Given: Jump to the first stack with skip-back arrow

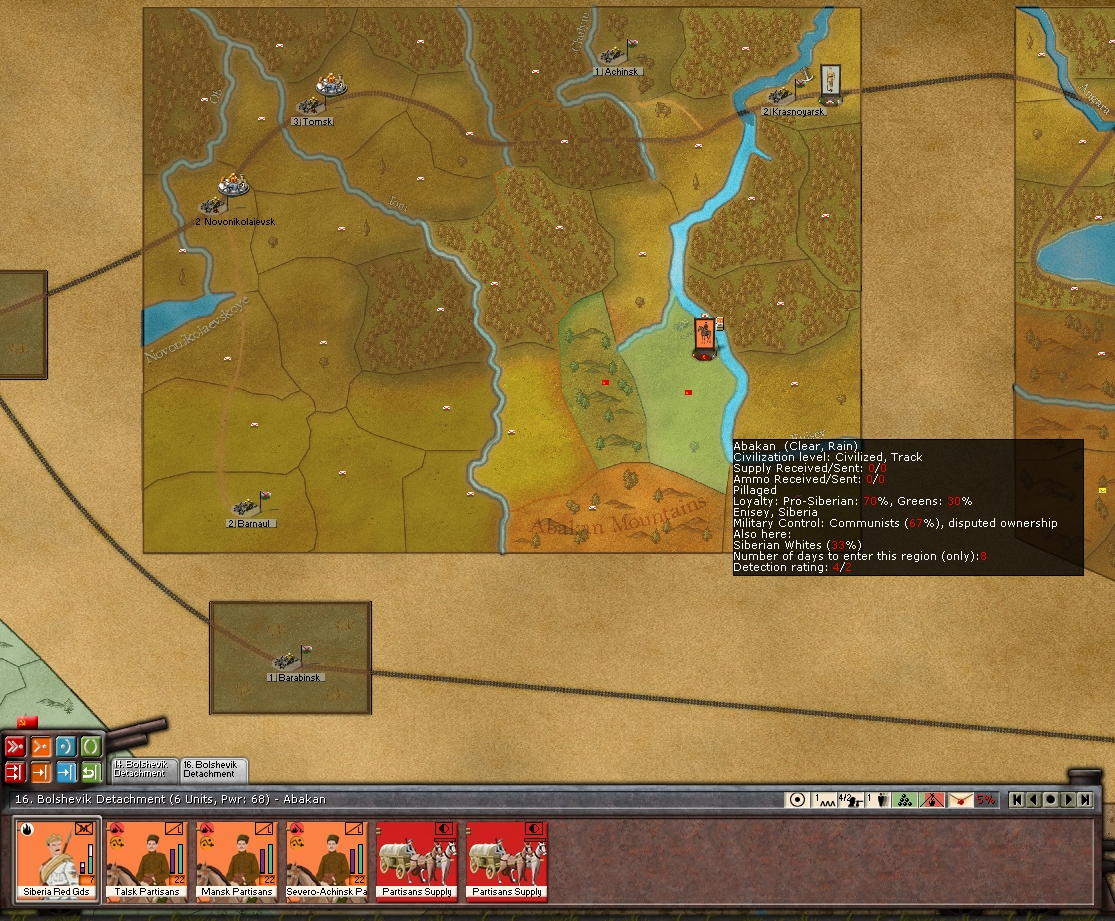Looking at the screenshot, I should [x=1017, y=800].
